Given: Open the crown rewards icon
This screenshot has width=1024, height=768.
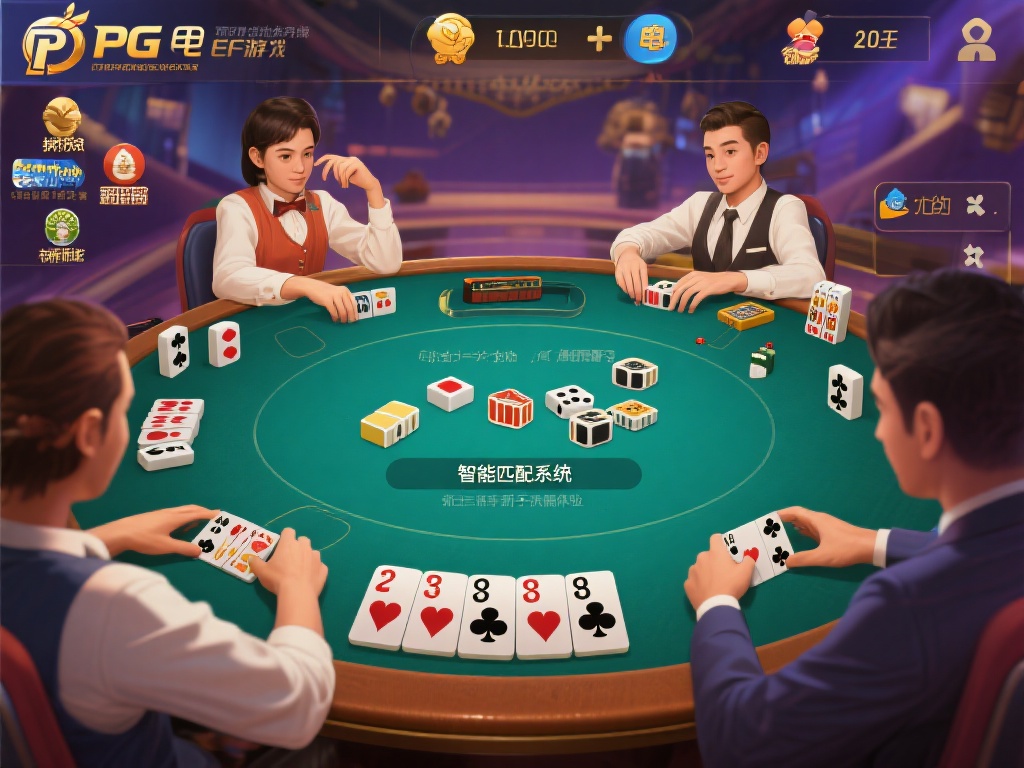Looking at the screenshot, I should coord(802,40).
